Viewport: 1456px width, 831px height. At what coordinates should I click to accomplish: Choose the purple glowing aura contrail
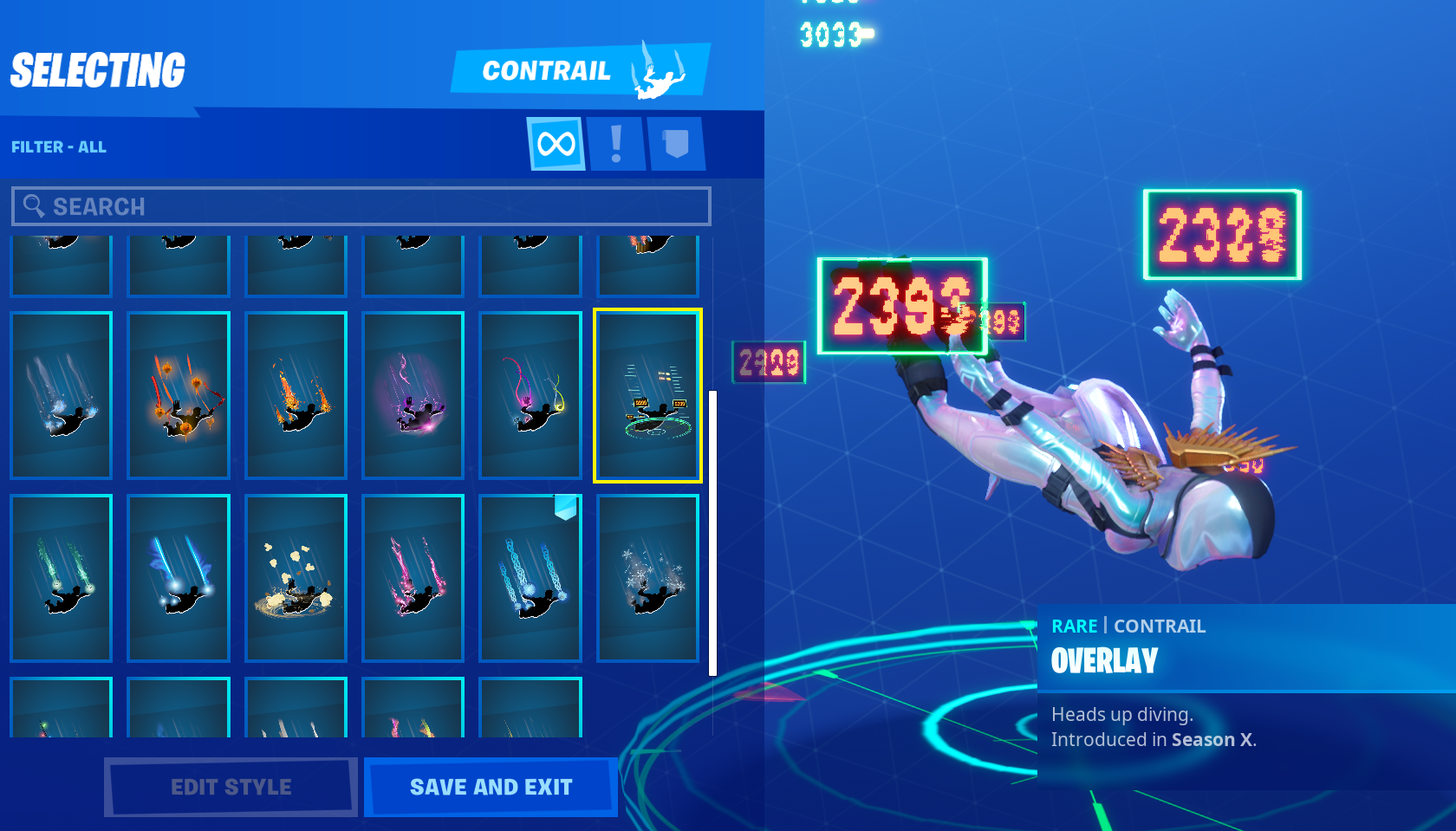[x=413, y=395]
